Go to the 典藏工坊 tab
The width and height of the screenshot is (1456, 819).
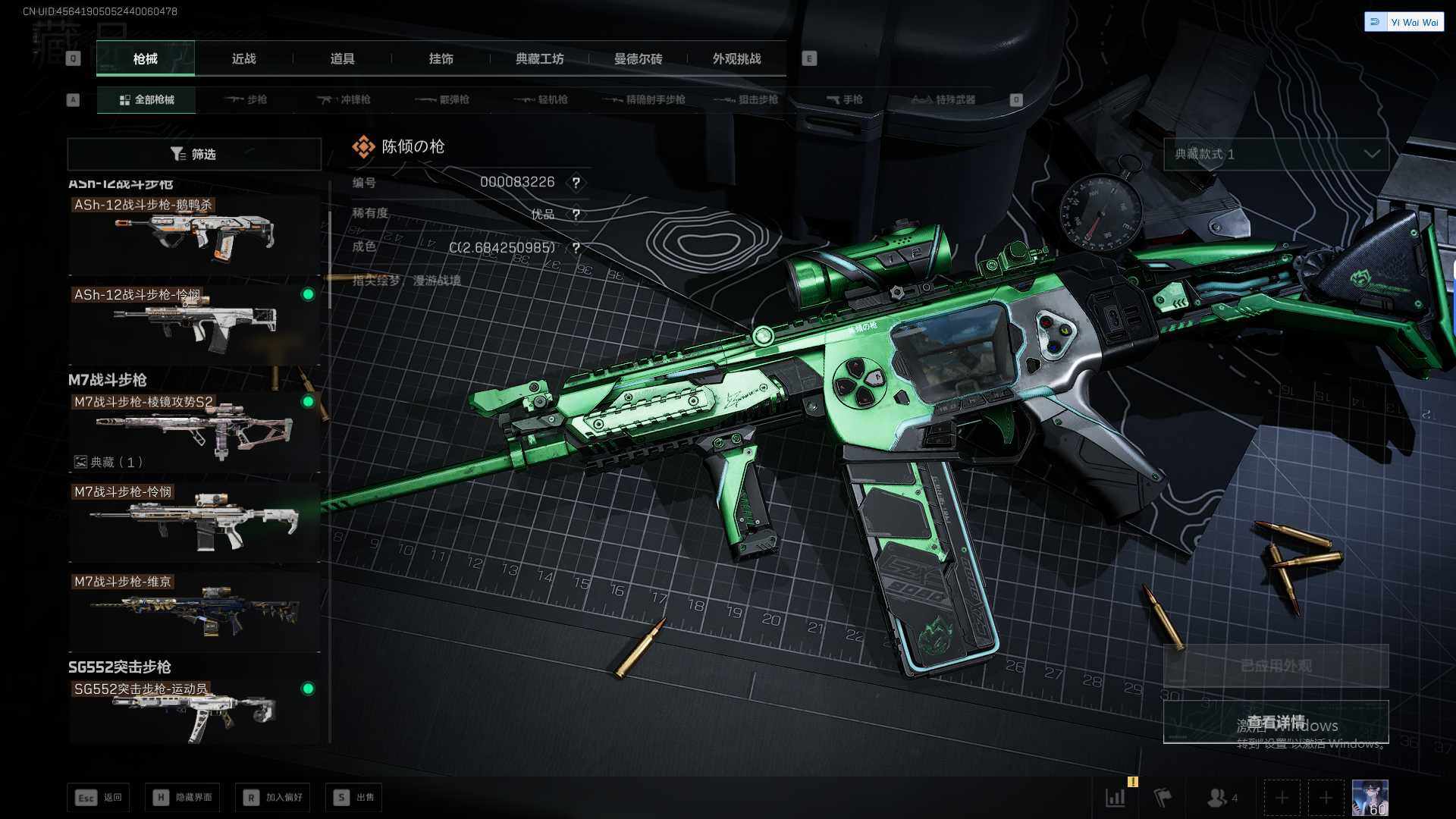[x=539, y=59]
